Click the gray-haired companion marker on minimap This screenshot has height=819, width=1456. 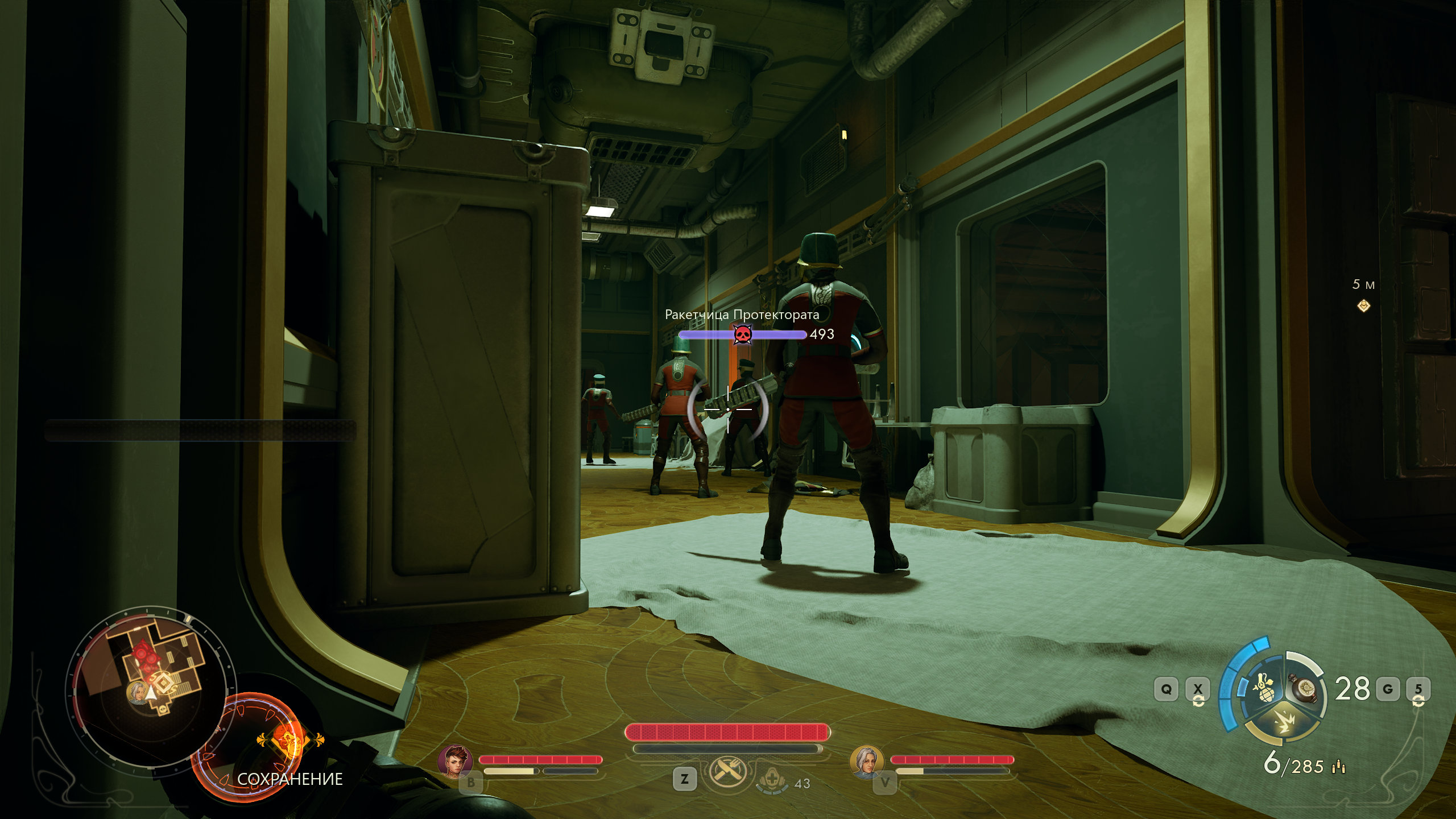point(137,692)
